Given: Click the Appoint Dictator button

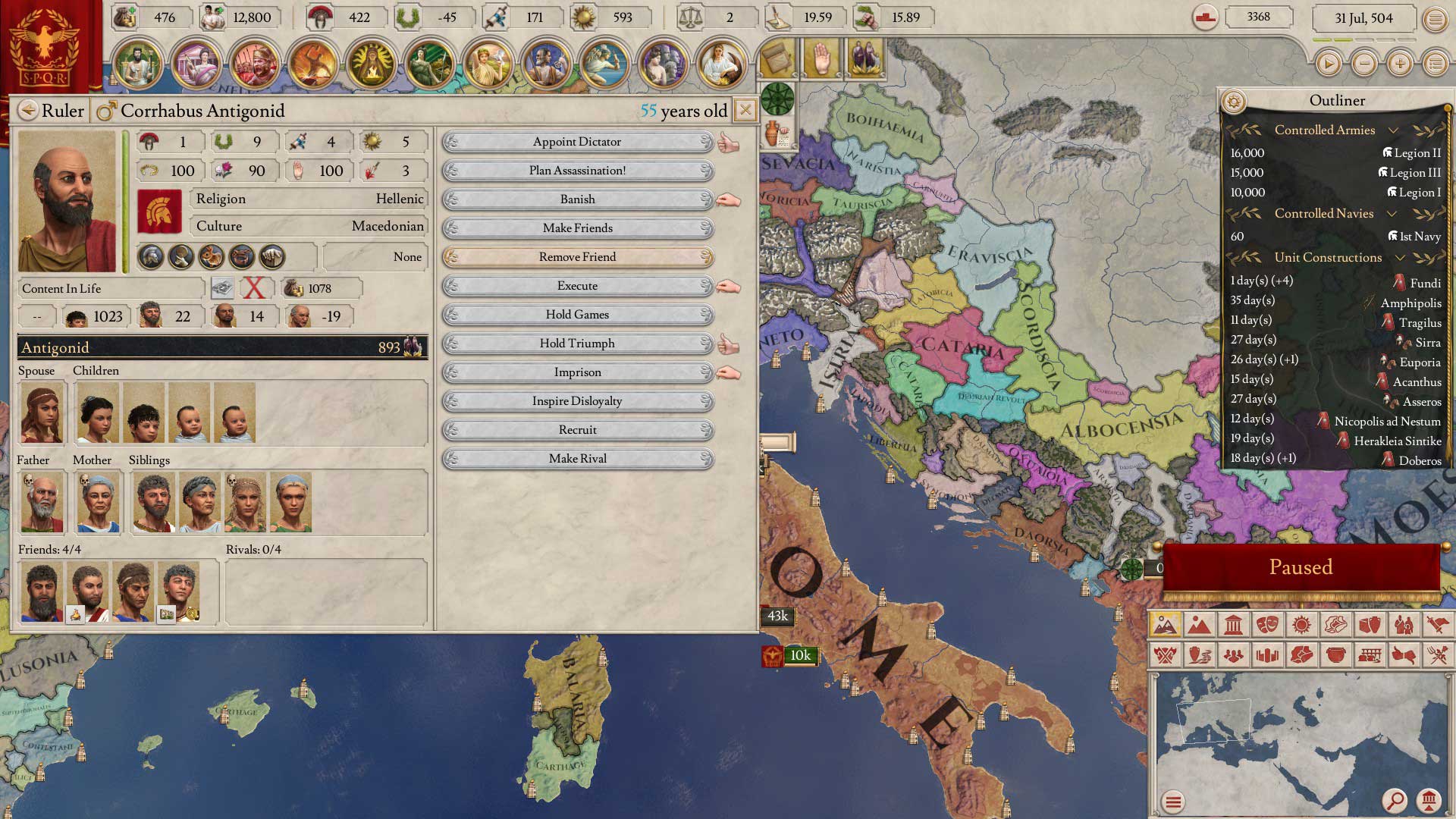Looking at the screenshot, I should click(577, 142).
